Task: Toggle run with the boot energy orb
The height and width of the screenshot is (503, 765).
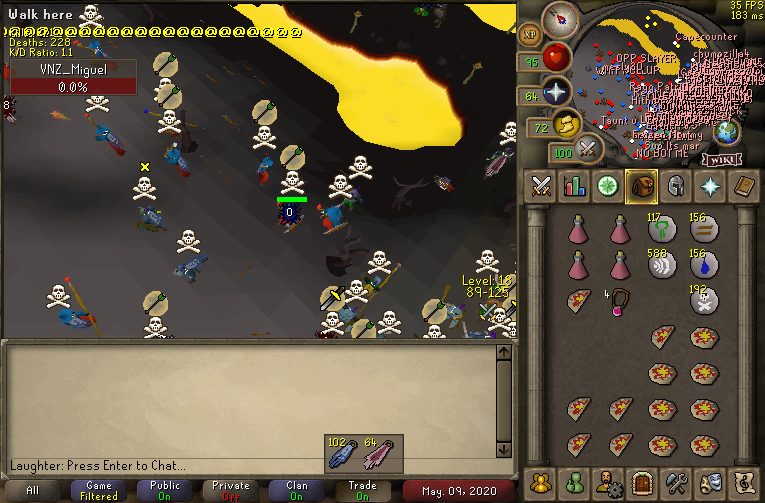Action: pos(568,126)
